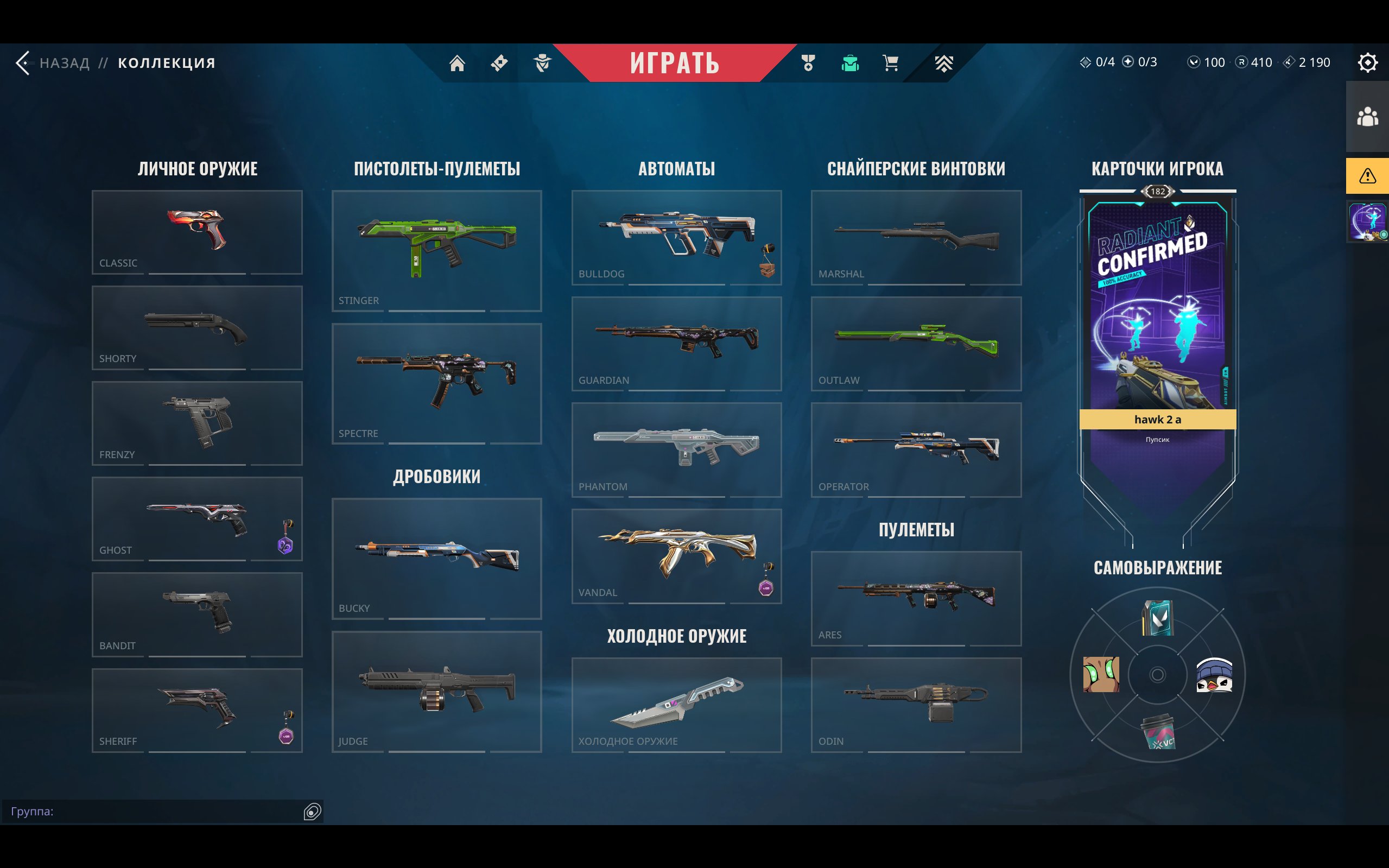Open the green Stinger skin slot

click(x=437, y=250)
